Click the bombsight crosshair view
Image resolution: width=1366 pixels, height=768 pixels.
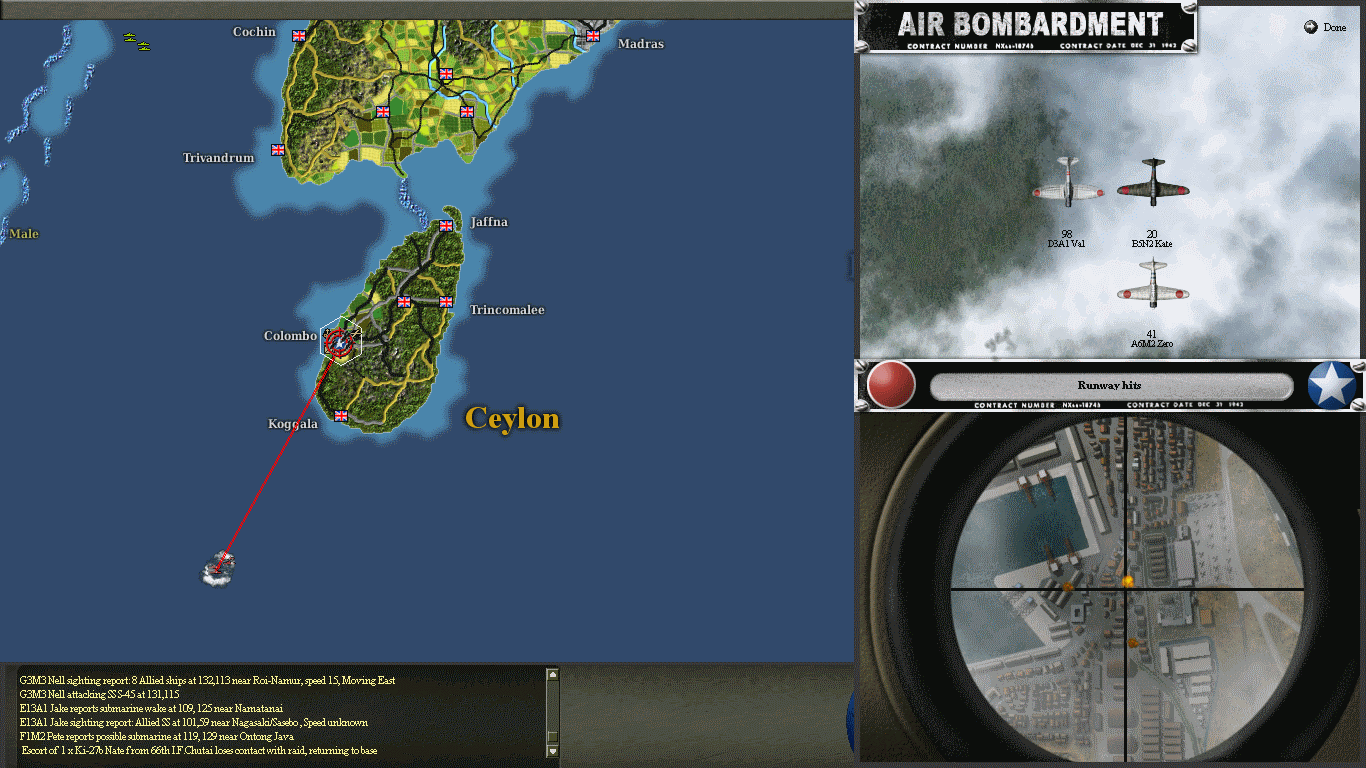tap(1128, 588)
